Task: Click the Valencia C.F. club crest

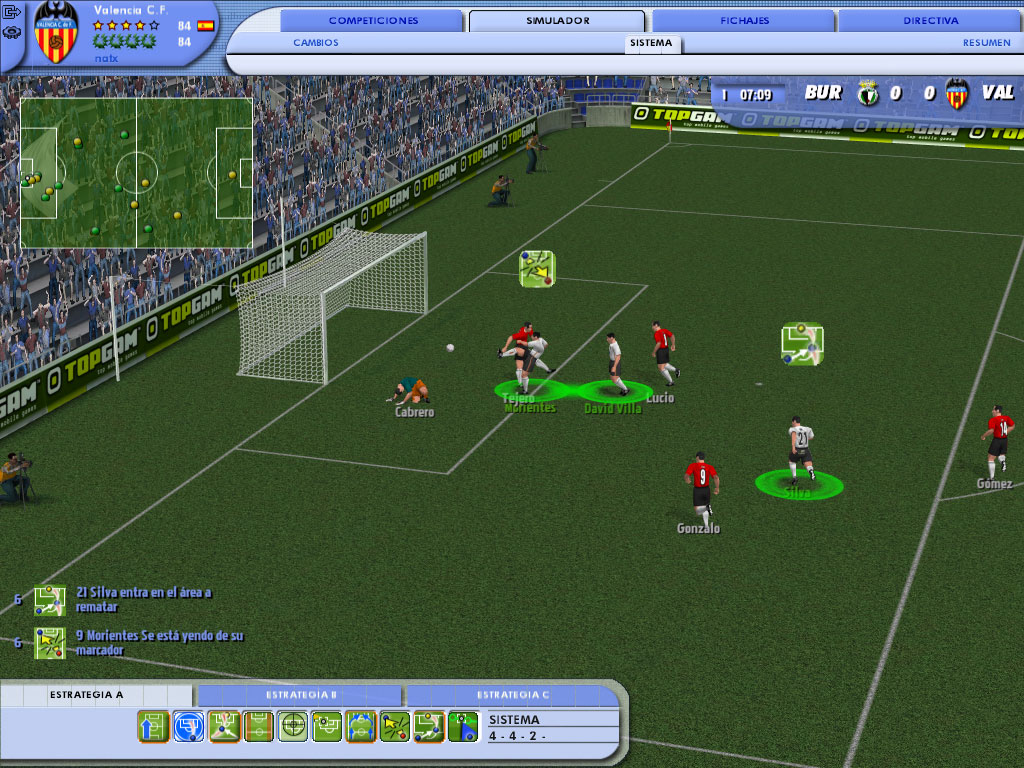Action: coord(56,33)
